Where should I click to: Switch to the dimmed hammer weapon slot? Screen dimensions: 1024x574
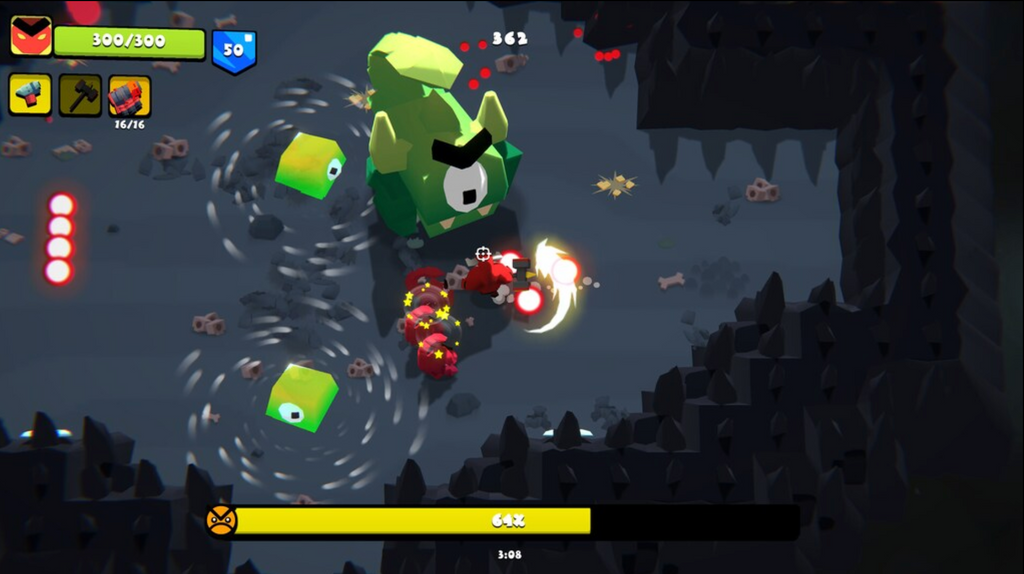coord(80,95)
